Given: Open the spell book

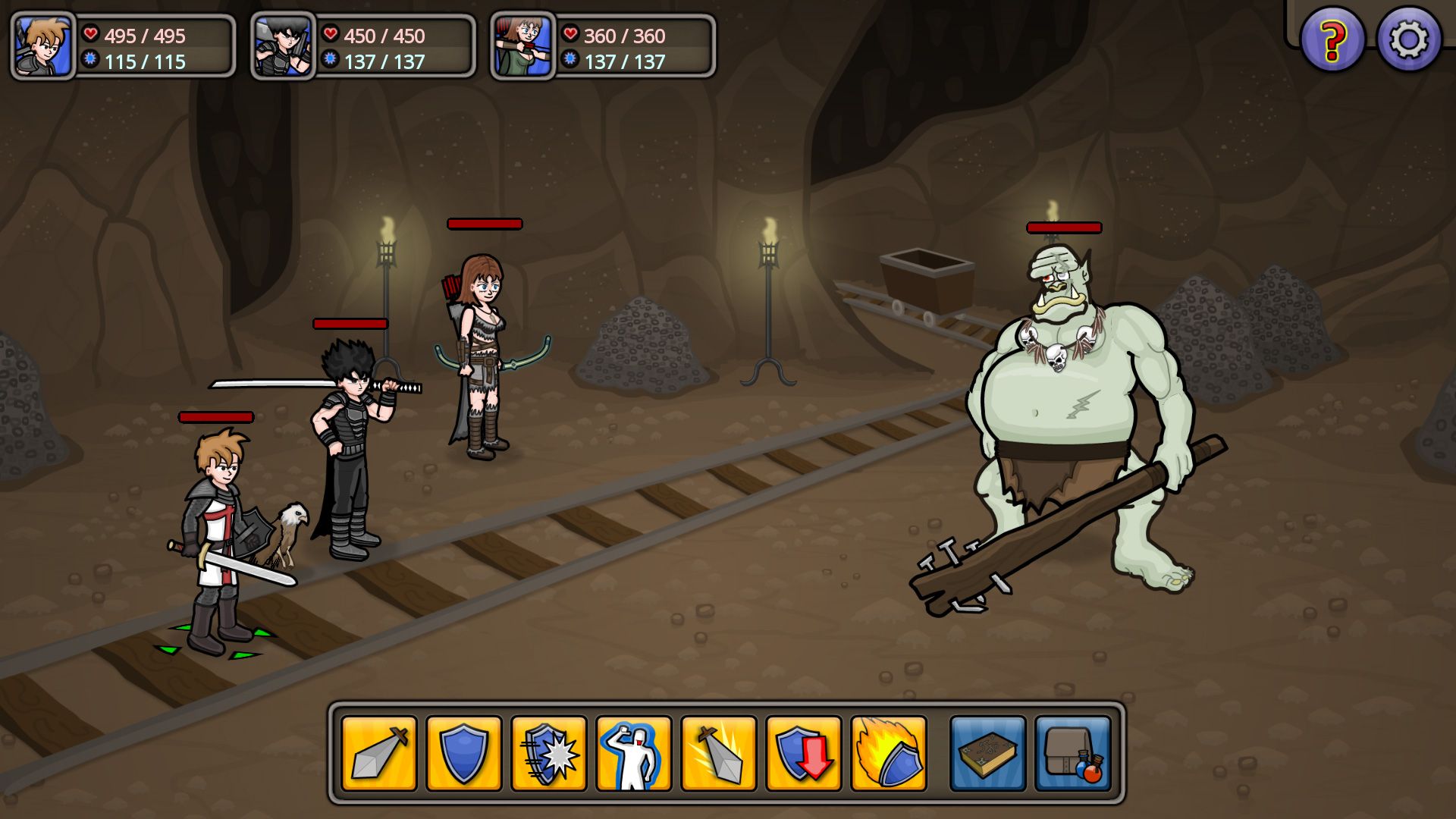Looking at the screenshot, I should tap(987, 753).
